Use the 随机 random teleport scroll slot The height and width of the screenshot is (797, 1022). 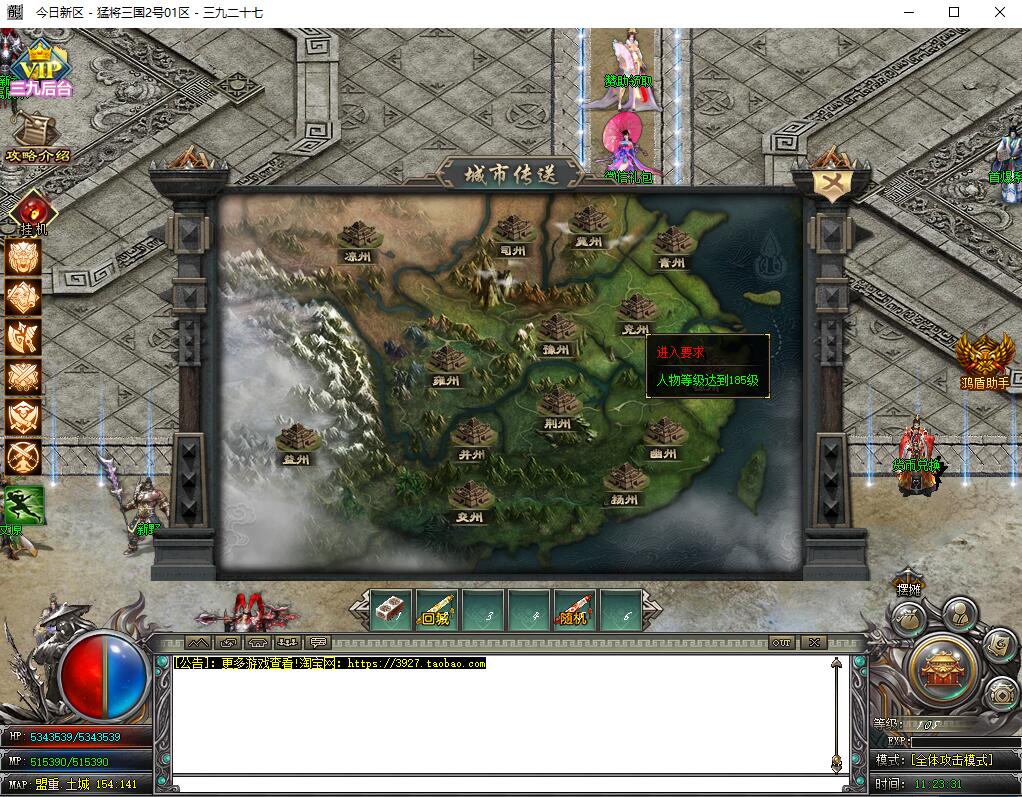(x=574, y=609)
